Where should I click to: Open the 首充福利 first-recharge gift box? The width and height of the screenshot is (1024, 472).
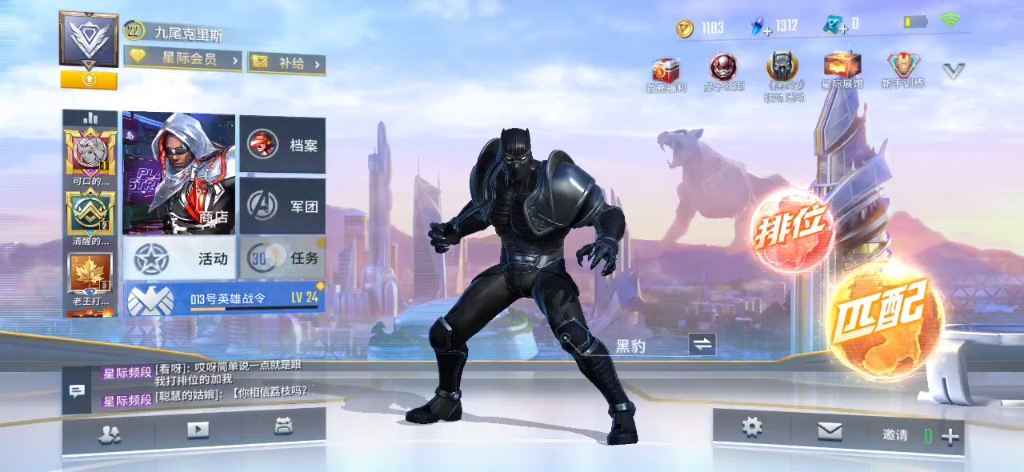click(665, 69)
